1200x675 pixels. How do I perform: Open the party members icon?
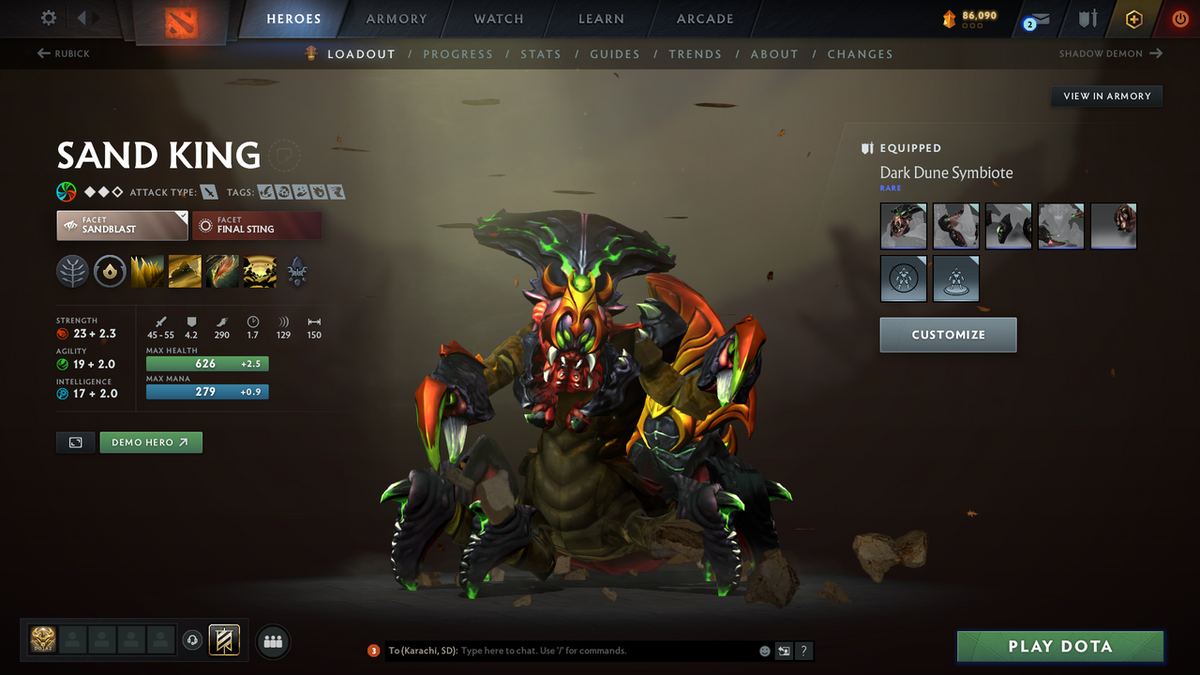click(273, 642)
